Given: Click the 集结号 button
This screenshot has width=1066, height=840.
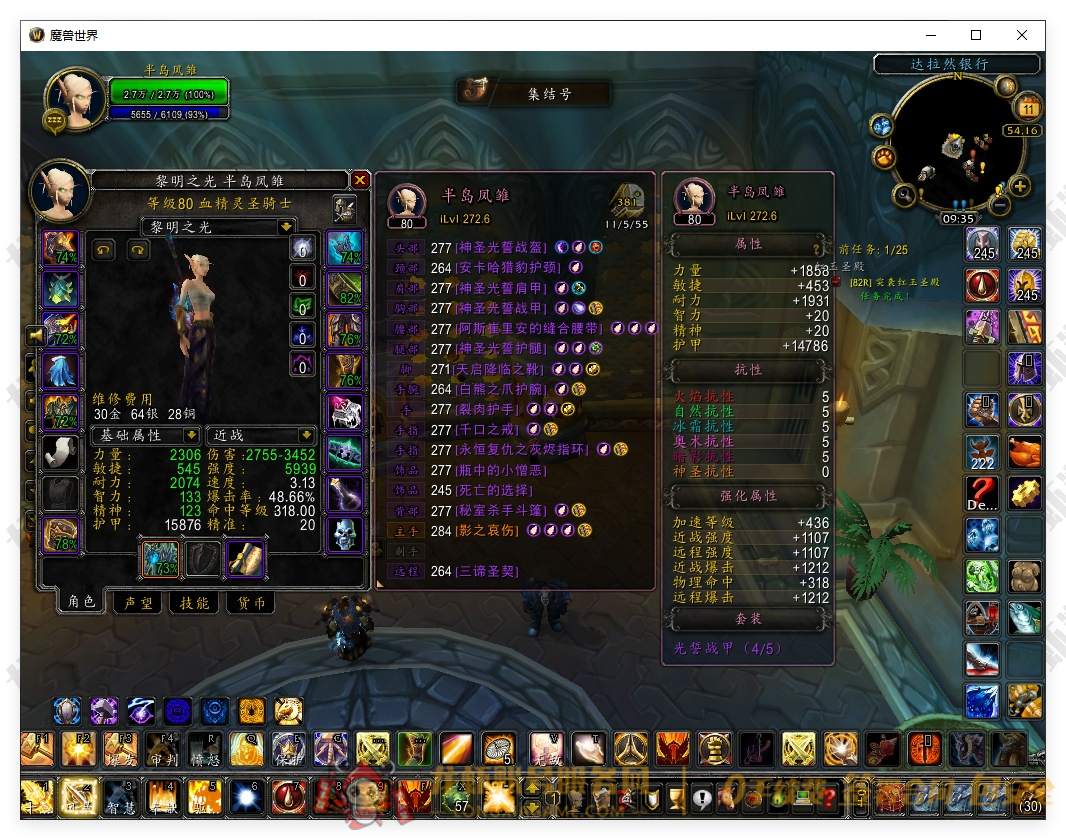Looking at the screenshot, I should click(534, 93).
